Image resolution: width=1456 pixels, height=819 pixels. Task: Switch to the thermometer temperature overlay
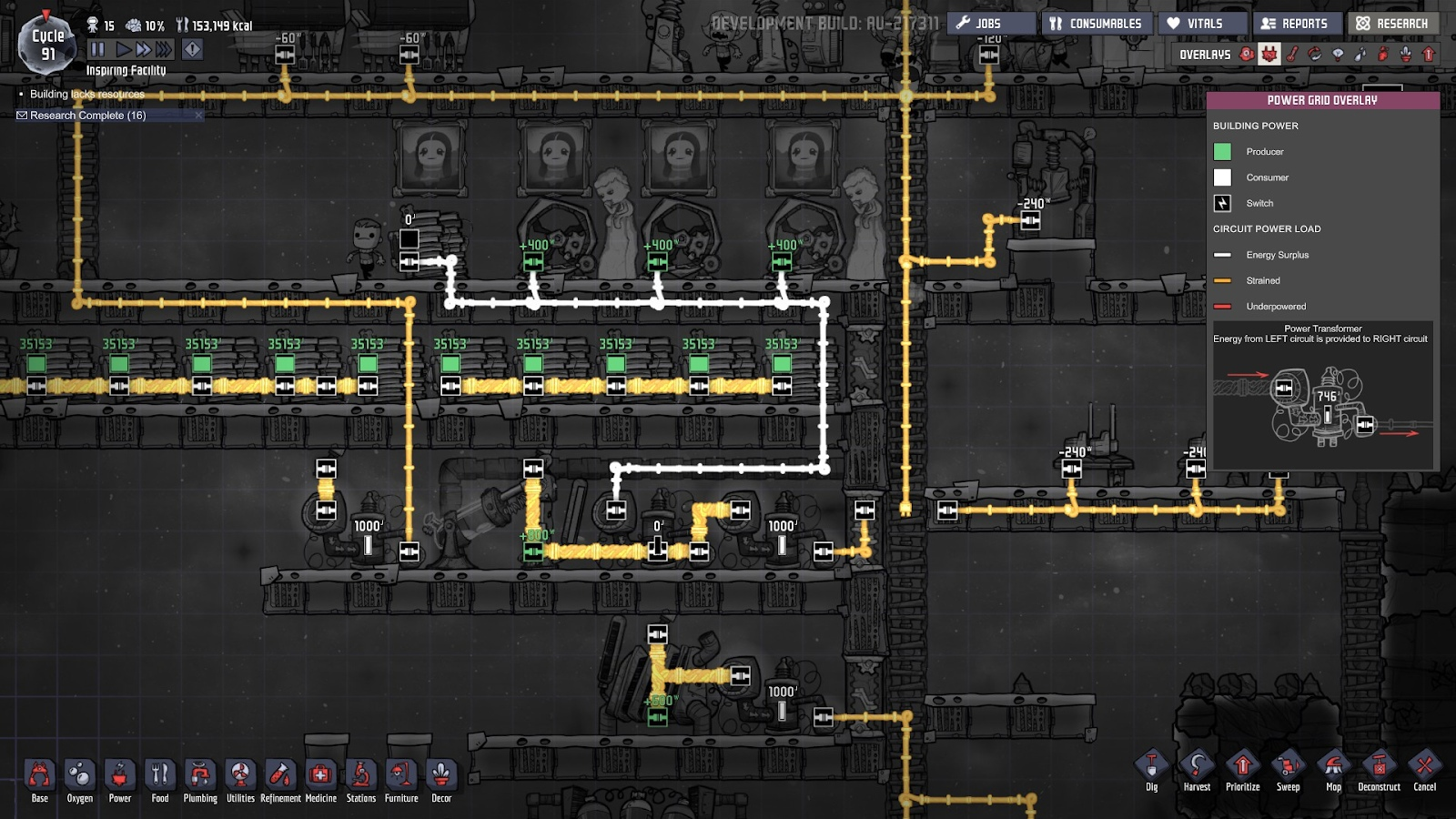point(1292,55)
